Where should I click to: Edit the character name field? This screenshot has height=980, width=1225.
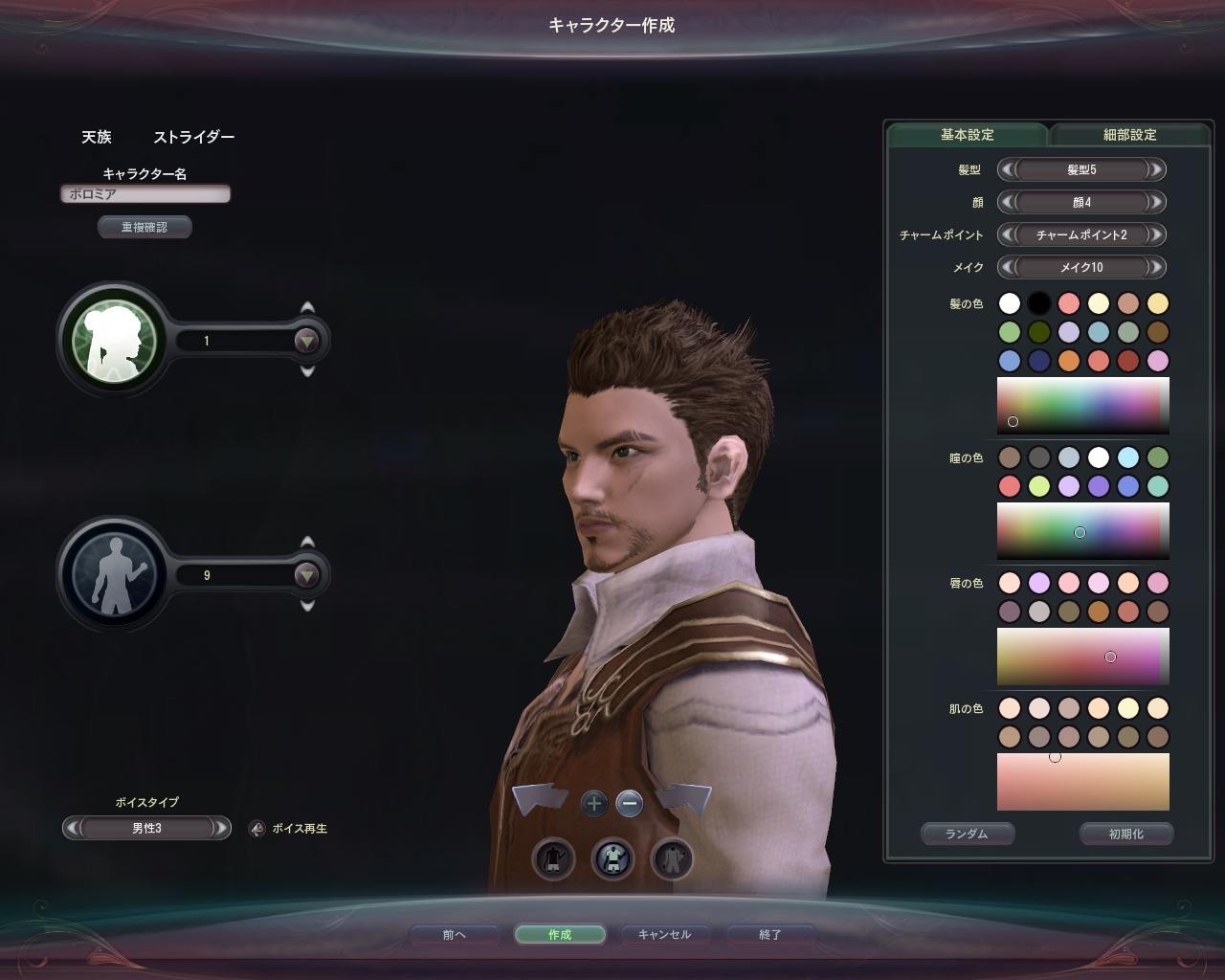point(145,194)
